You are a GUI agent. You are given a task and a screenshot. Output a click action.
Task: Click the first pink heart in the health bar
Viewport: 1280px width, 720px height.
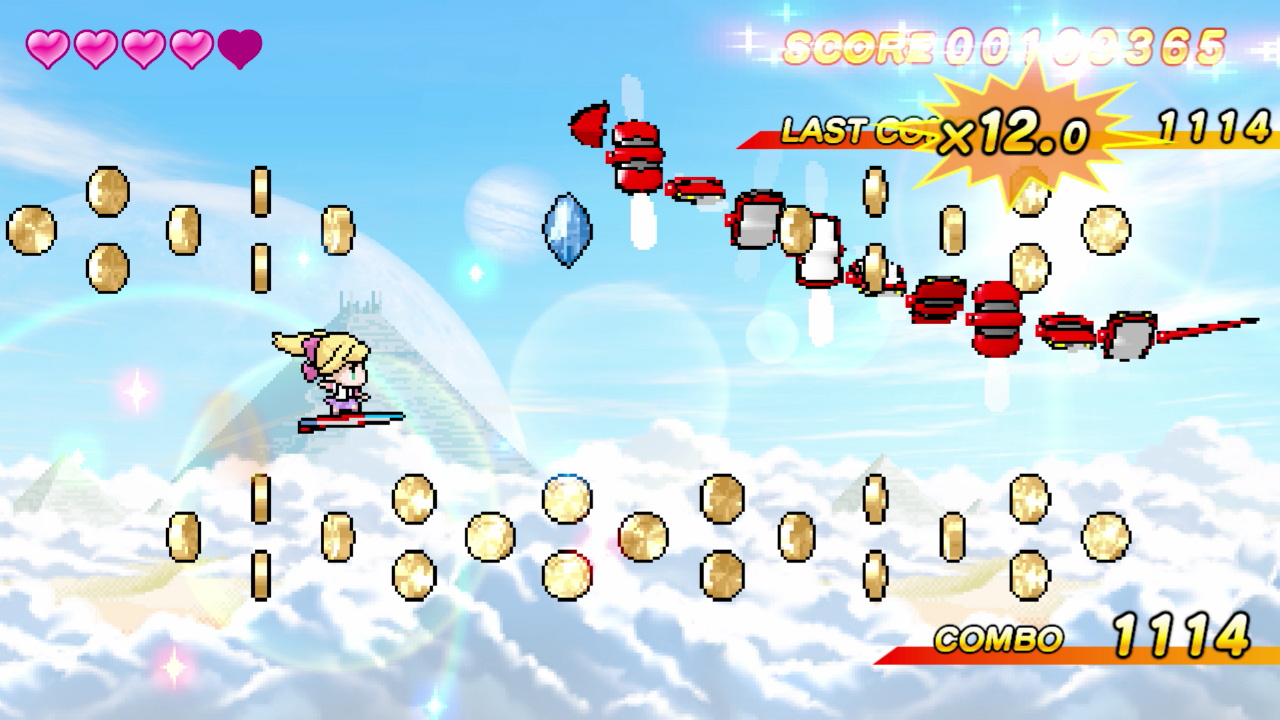click(47, 45)
